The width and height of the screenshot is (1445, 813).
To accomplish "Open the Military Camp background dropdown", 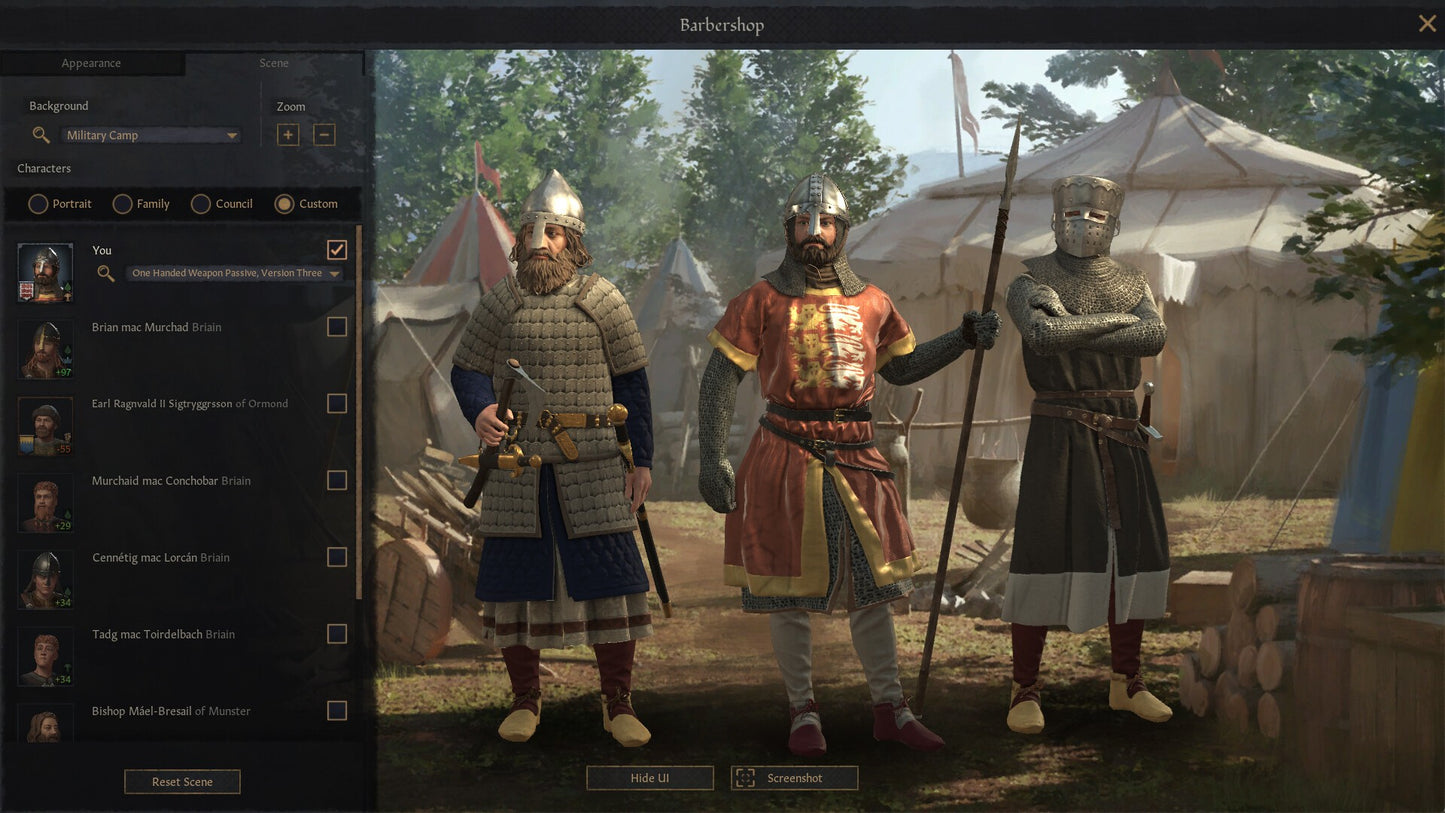I will [150, 134].
